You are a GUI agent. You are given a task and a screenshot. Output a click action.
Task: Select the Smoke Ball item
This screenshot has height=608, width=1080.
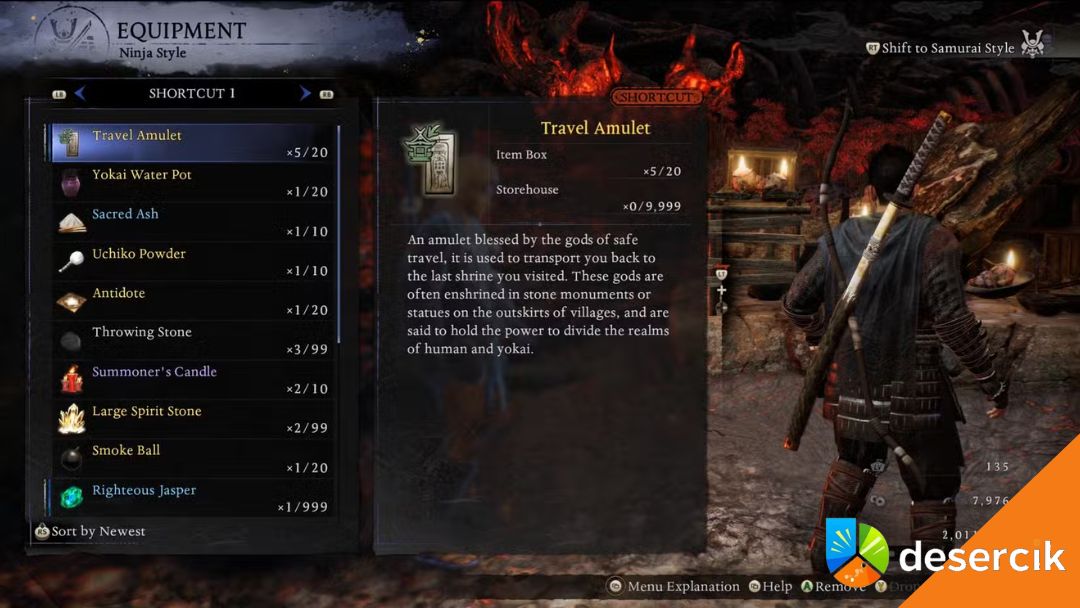[x=192, y=459]
